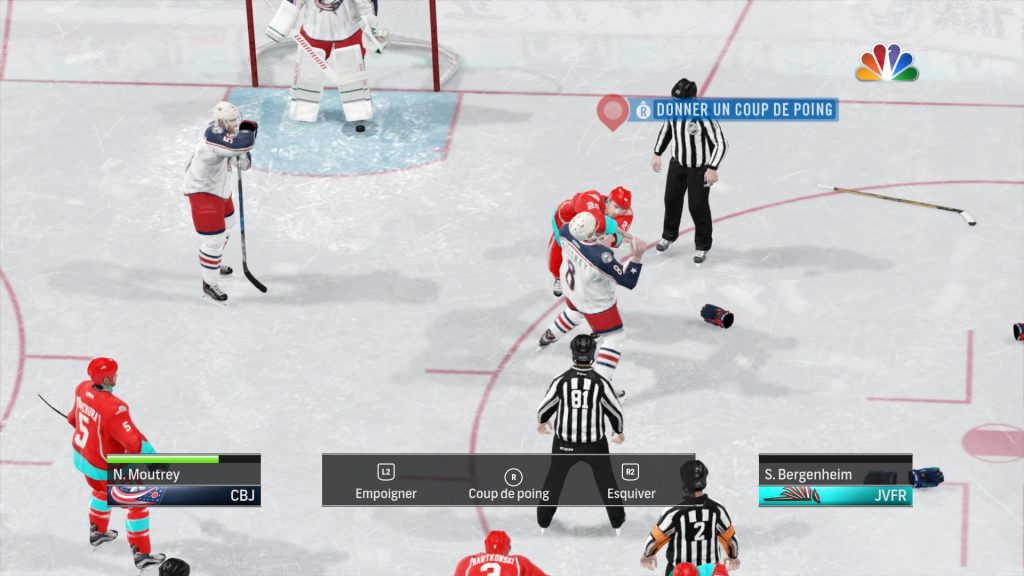Viewport: 1024px width, 576px height.
Task: Click the red pin marker beside the hint
Action: click(612, 110)
